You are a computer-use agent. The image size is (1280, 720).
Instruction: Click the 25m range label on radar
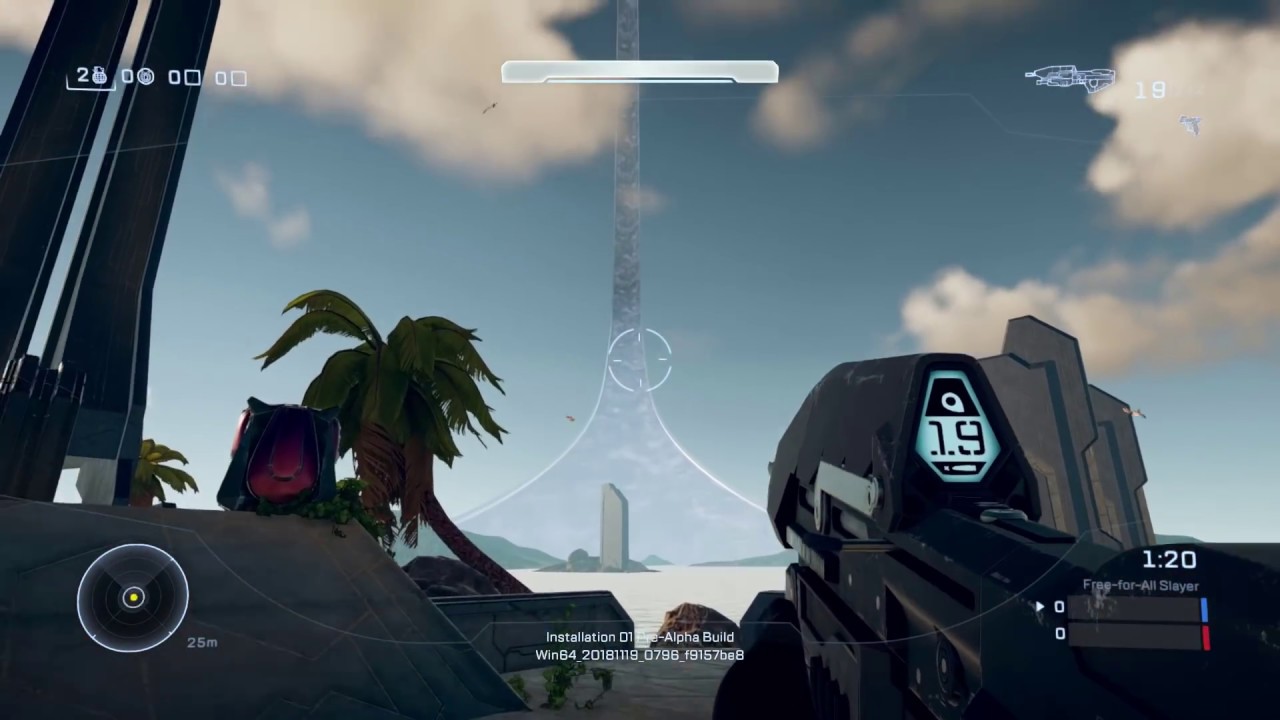202,643
